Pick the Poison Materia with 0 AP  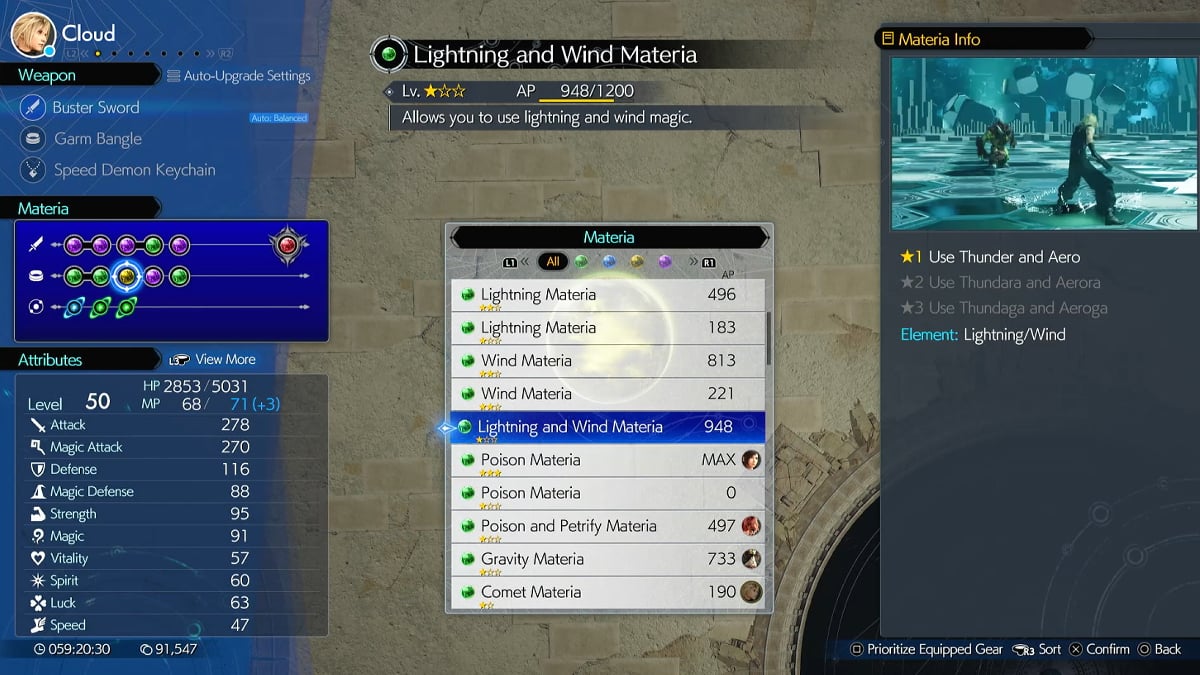pyautogui.click(x=607, y=493)
